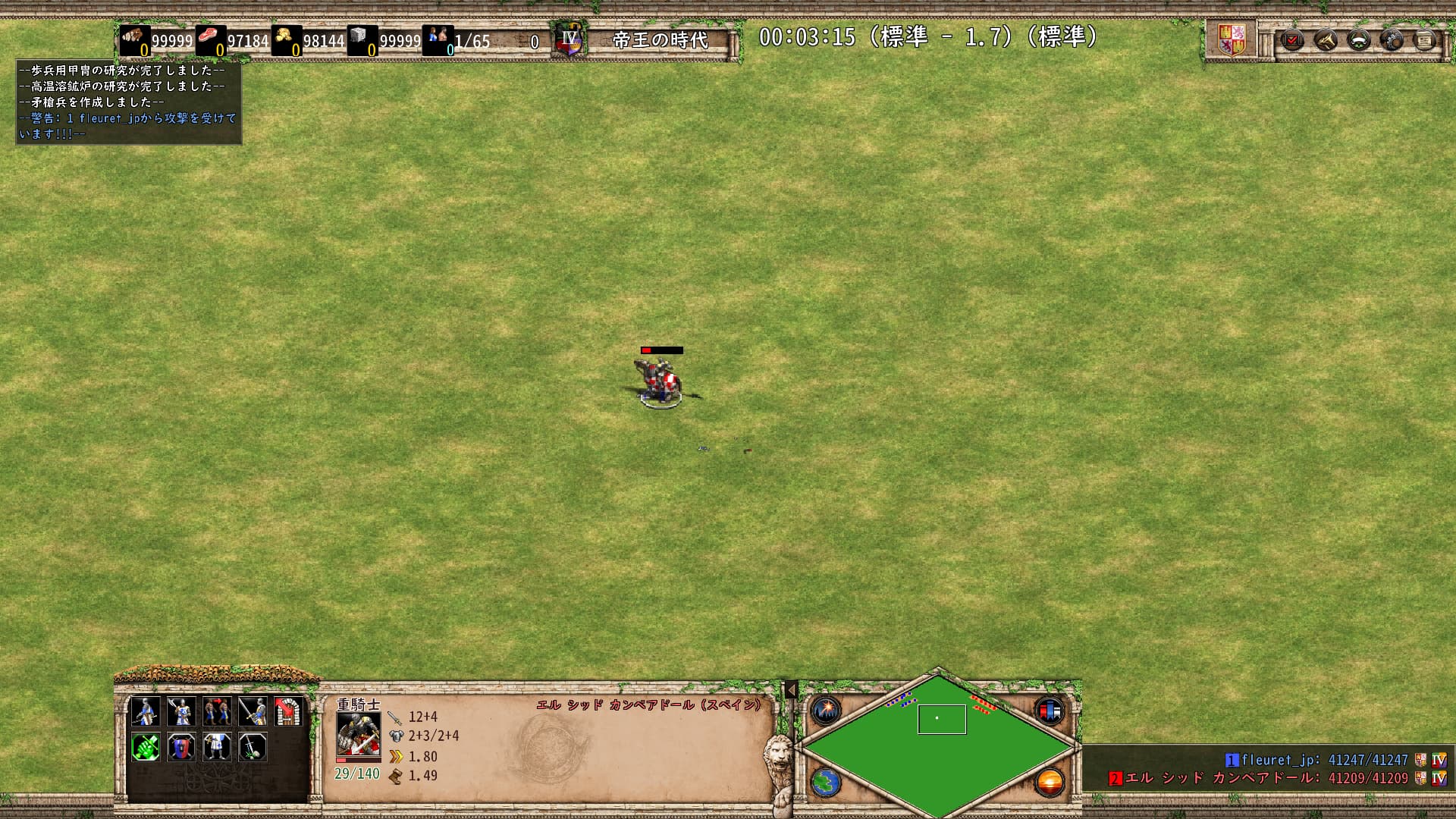This screenshot has width=1456, height=819.
Task: Open the stone tablet main menu button
Action: (1425, 39)
